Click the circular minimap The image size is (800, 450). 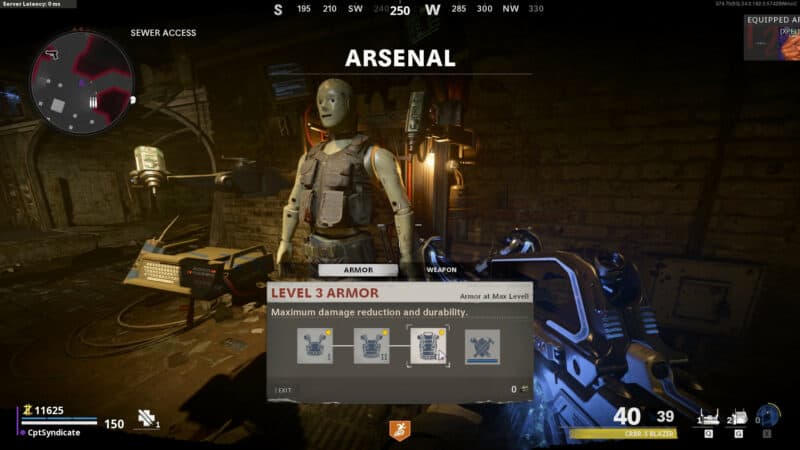(81, 80)
